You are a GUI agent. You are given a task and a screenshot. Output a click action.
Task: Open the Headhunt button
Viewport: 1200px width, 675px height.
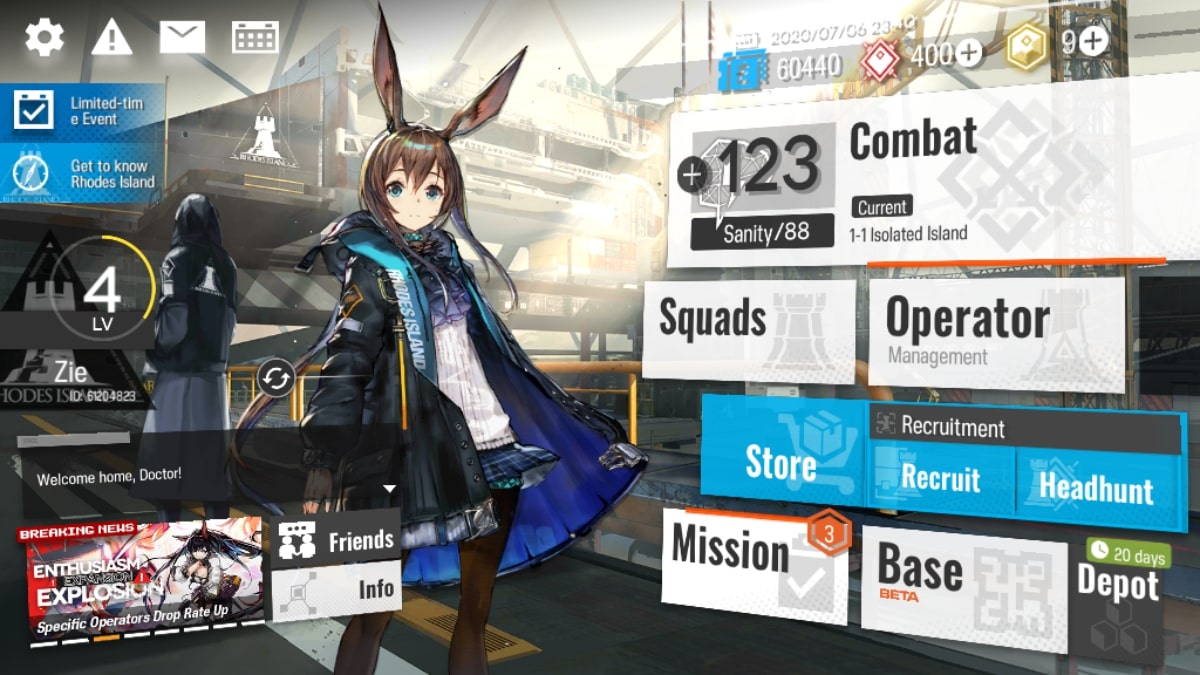click(1097, 487)
